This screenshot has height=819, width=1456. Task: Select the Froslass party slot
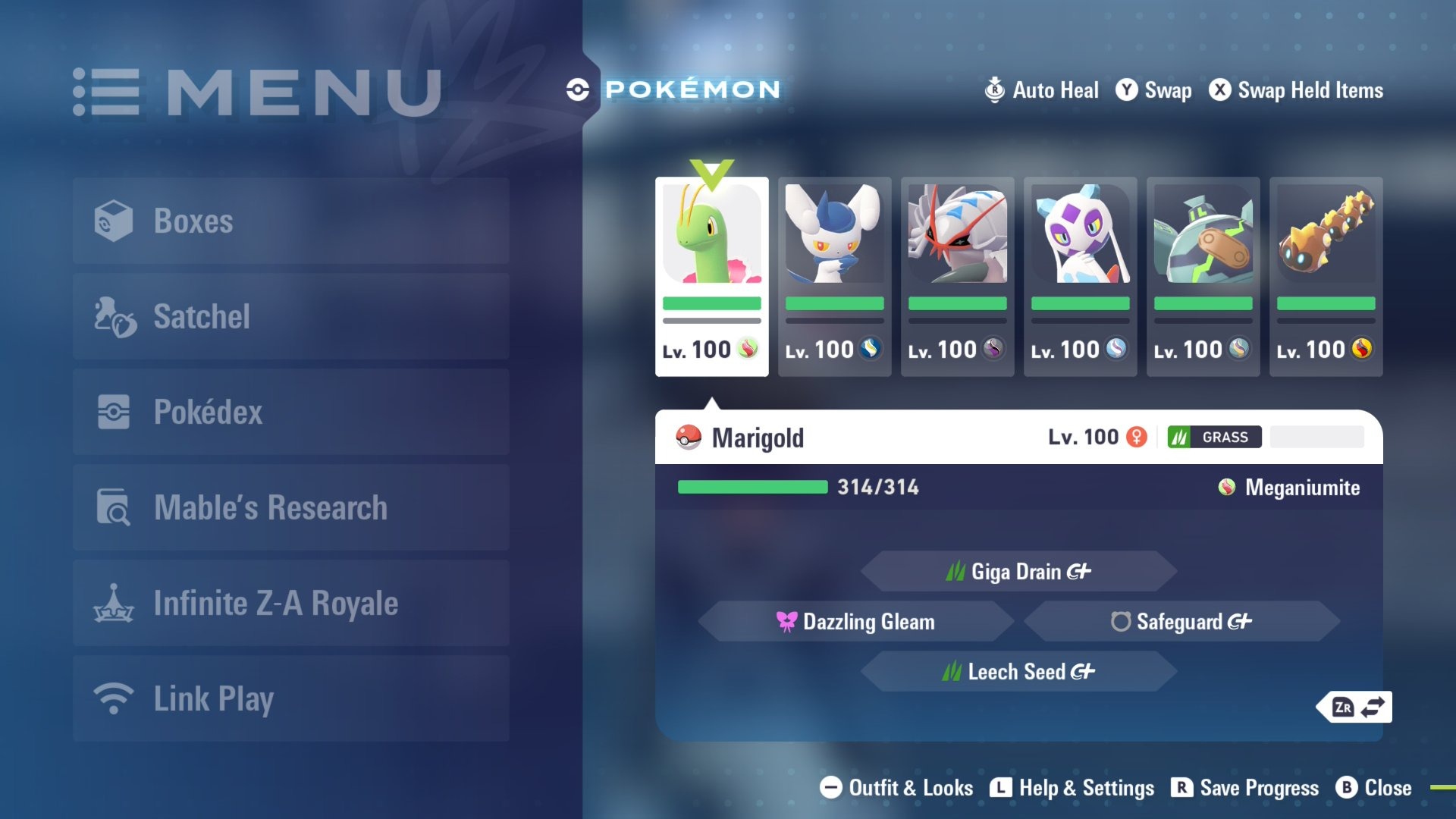[1080, 276]
